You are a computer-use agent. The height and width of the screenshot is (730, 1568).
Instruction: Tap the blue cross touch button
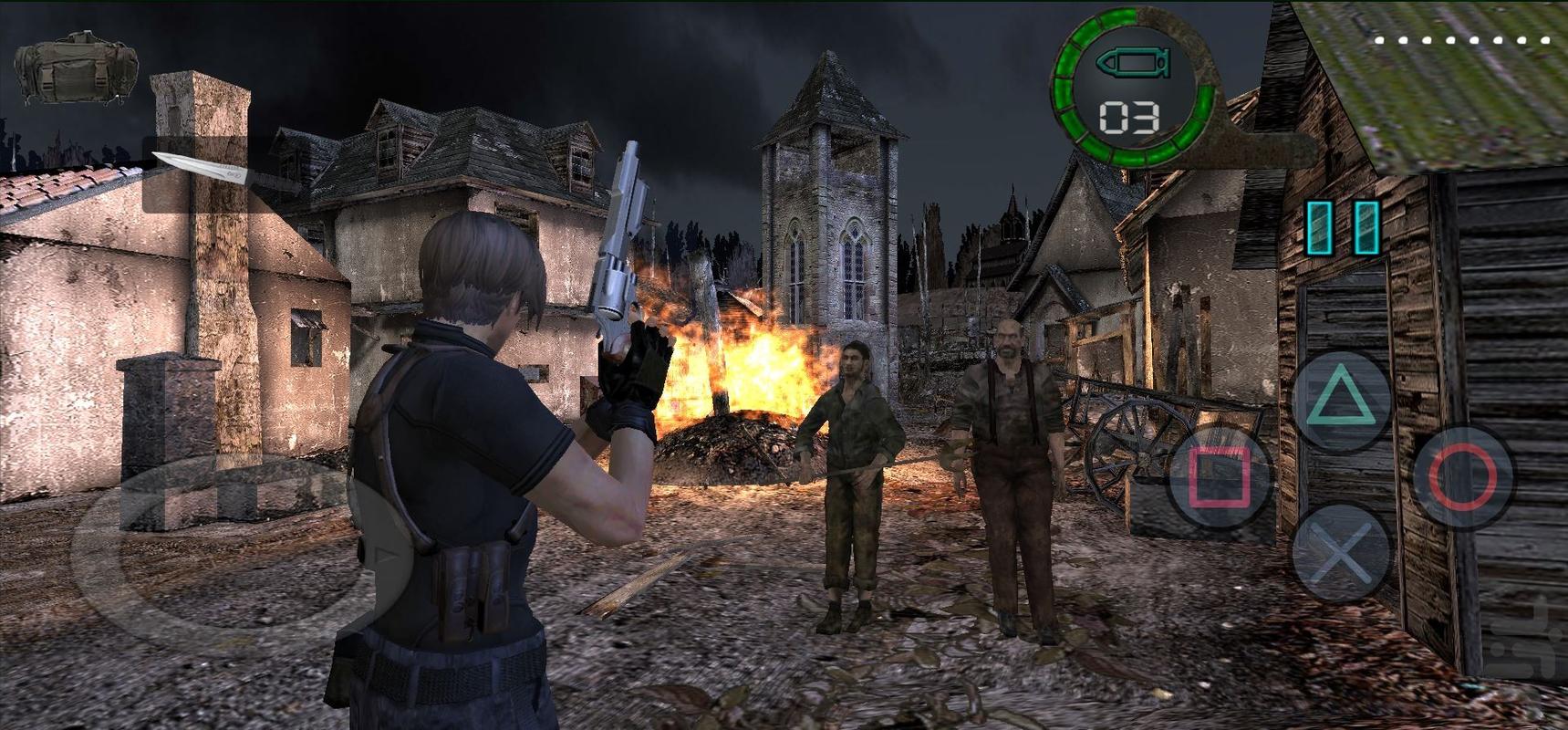pos(1341,553)
